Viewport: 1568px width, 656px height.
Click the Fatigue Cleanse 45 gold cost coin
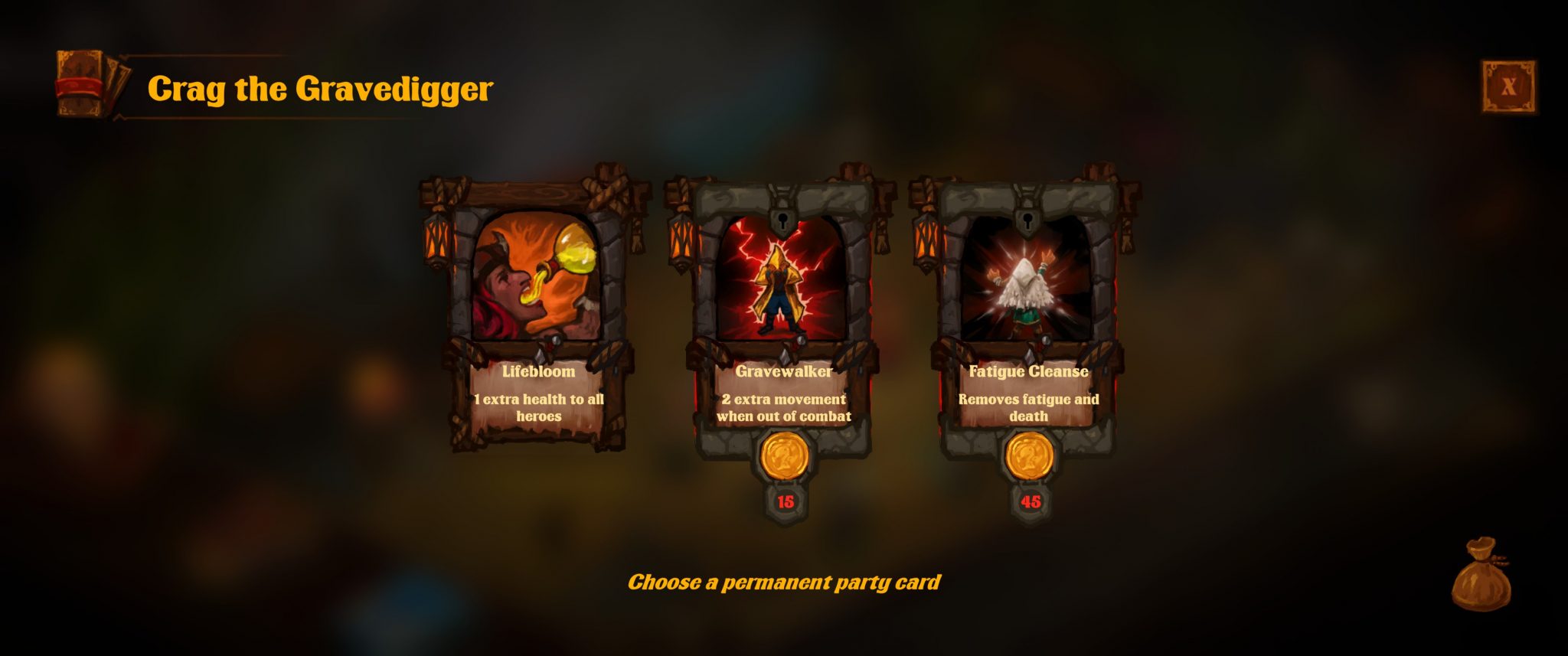point(1030,457)
